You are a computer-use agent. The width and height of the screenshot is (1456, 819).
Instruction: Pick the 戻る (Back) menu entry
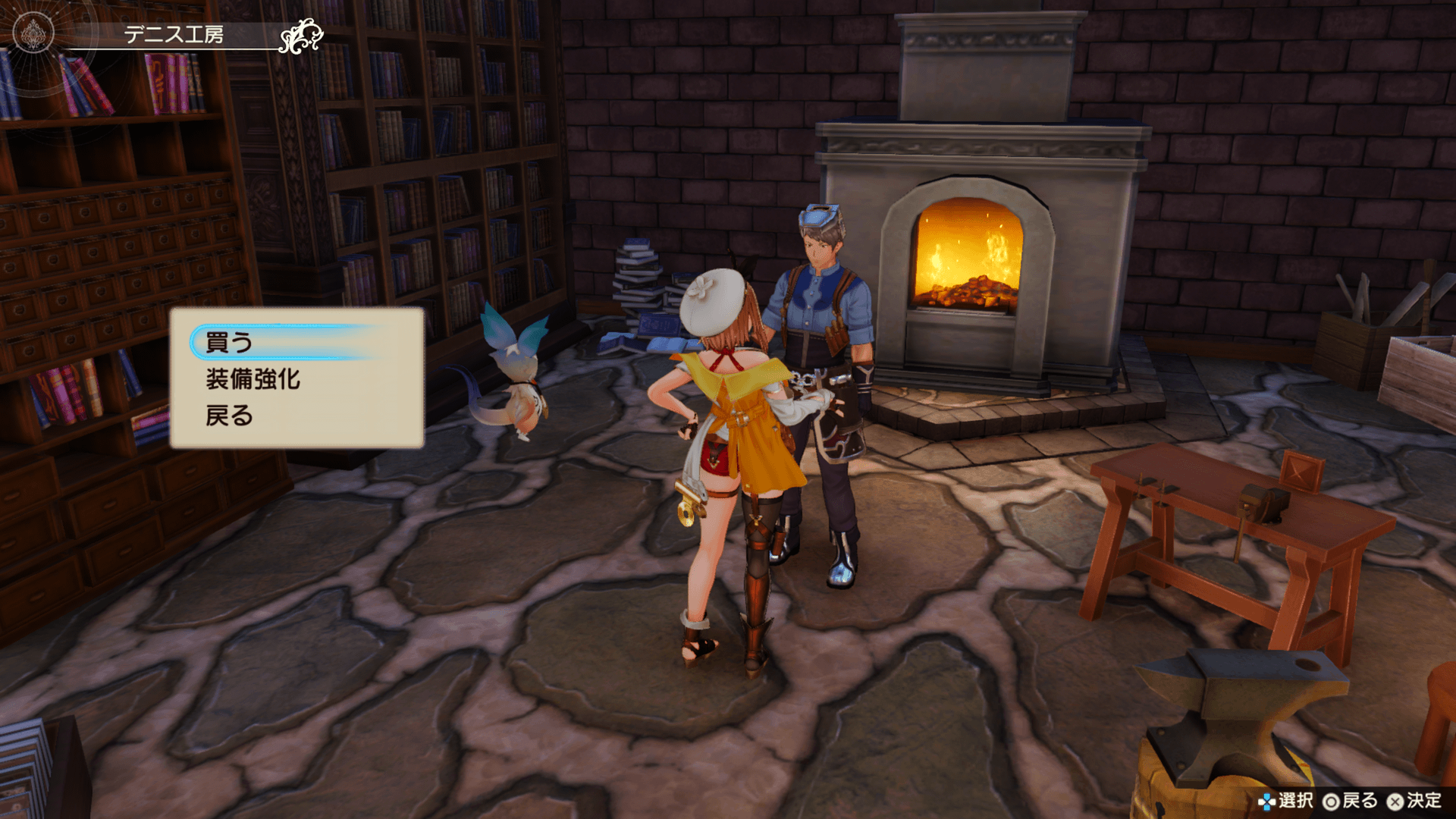pos(229,416)
